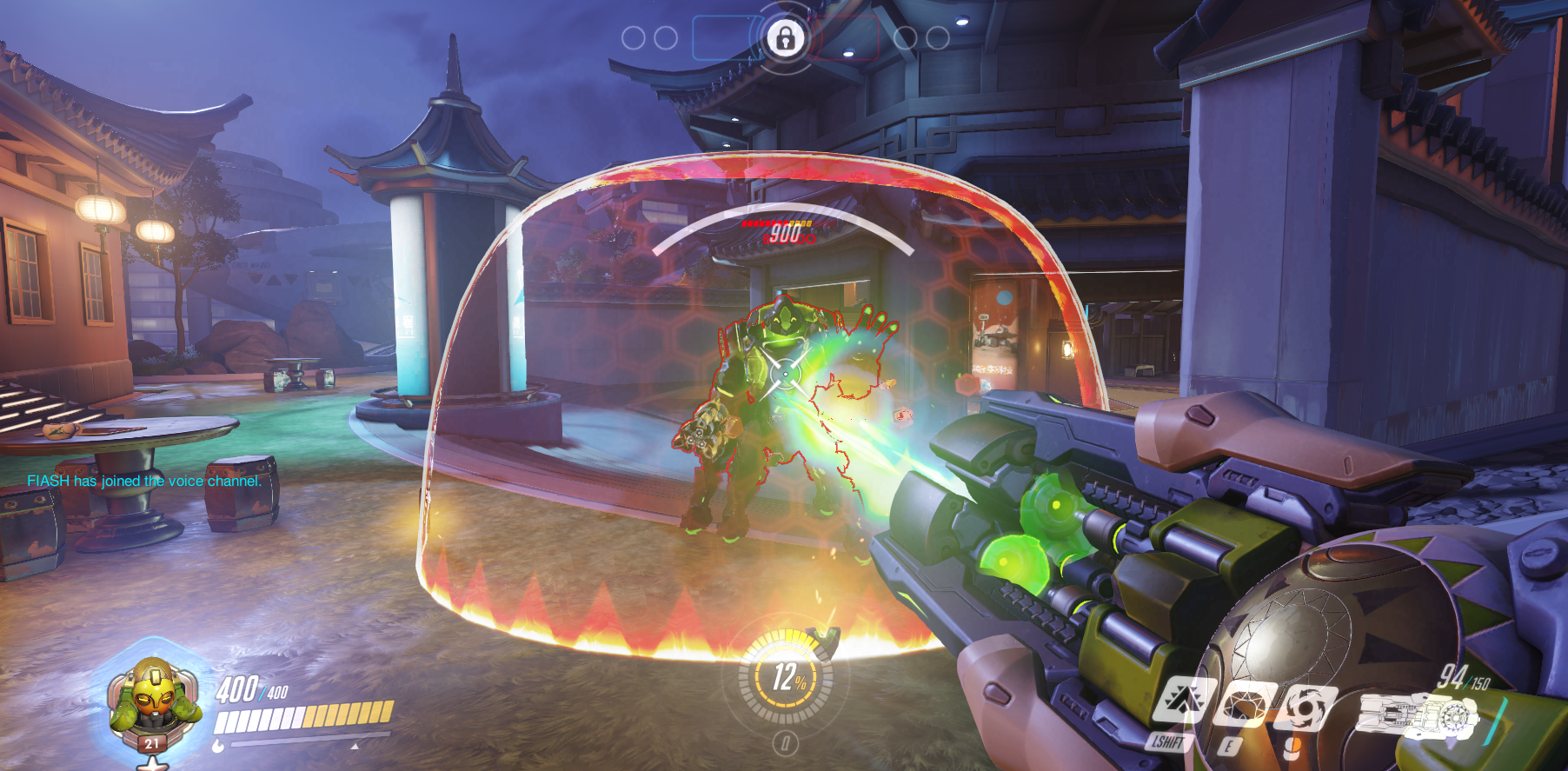1568x771 pixels.
Task: Click the red team capture progress box
Action: [x=844, y=38]
